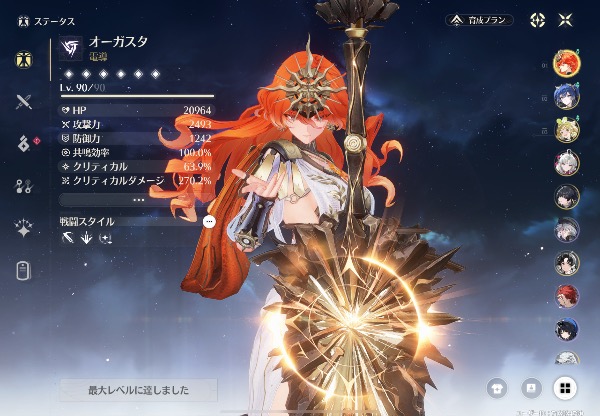The height and width of the screenshot is (416, 600).
Task: Select the red-haired オーガスタ portrait in the character list
Action: pos(566,62)
